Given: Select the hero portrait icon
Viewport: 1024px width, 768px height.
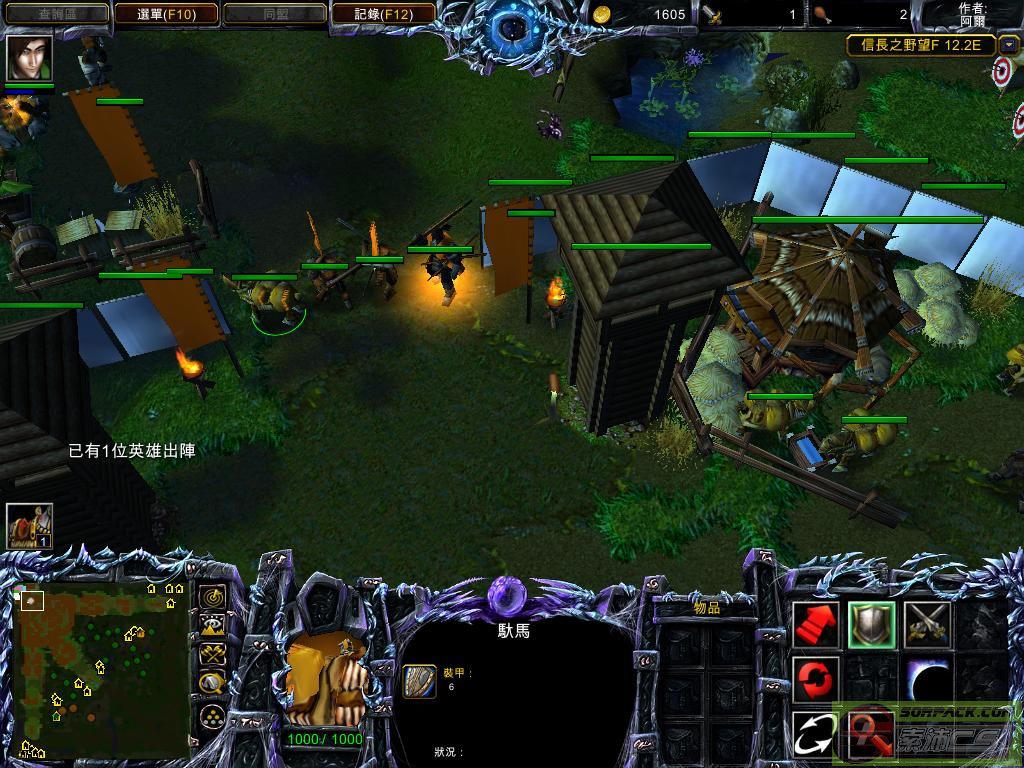Looking at the screenshot, I should point(29,58).
